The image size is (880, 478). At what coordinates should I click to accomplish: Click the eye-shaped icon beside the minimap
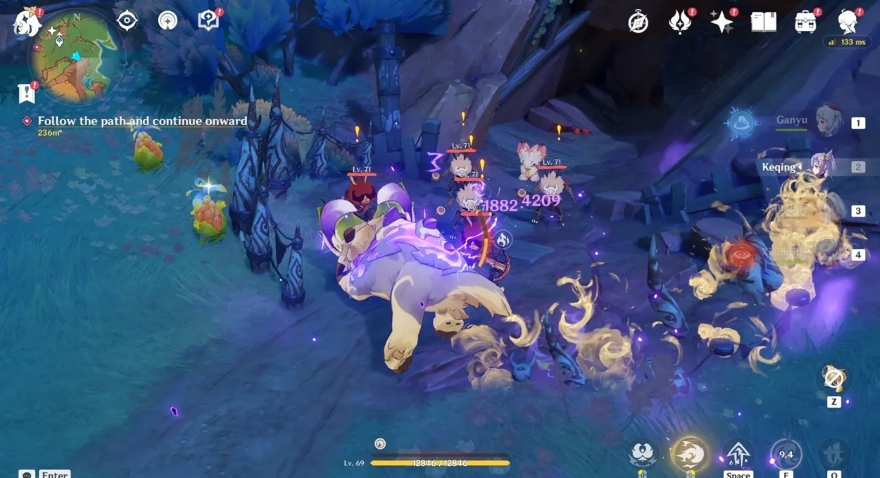(x=127, y=20)
